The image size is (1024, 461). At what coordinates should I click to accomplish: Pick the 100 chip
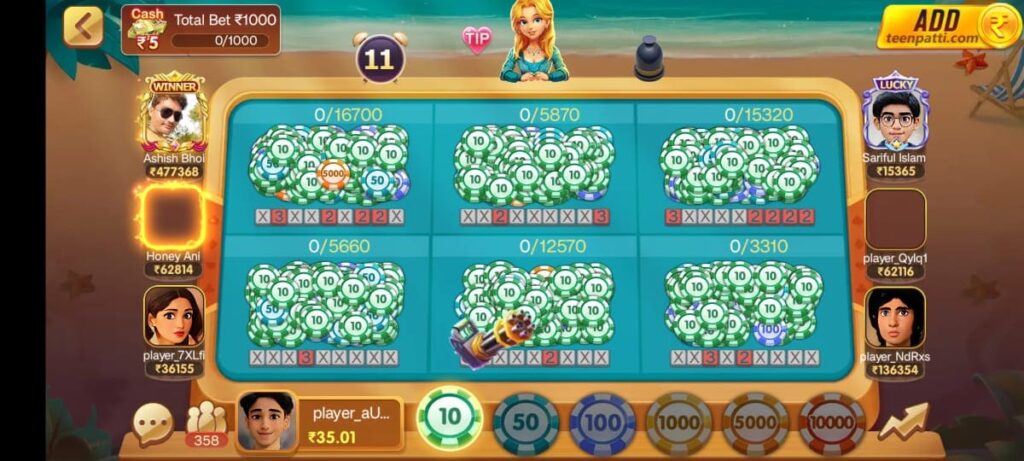coord(602,423)
